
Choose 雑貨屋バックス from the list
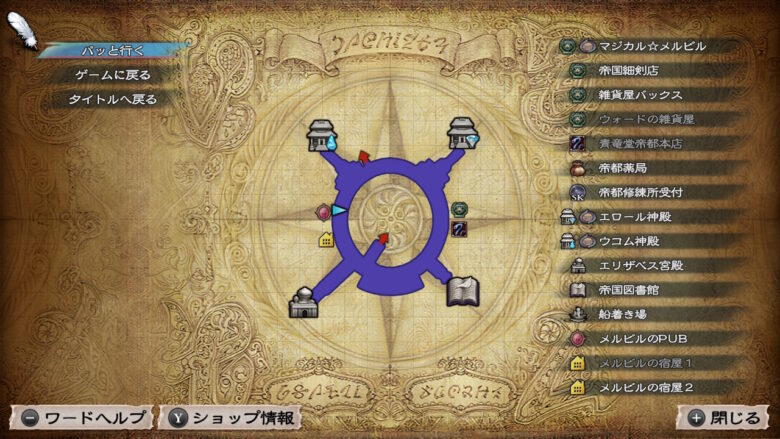click(x=640, y=95)
